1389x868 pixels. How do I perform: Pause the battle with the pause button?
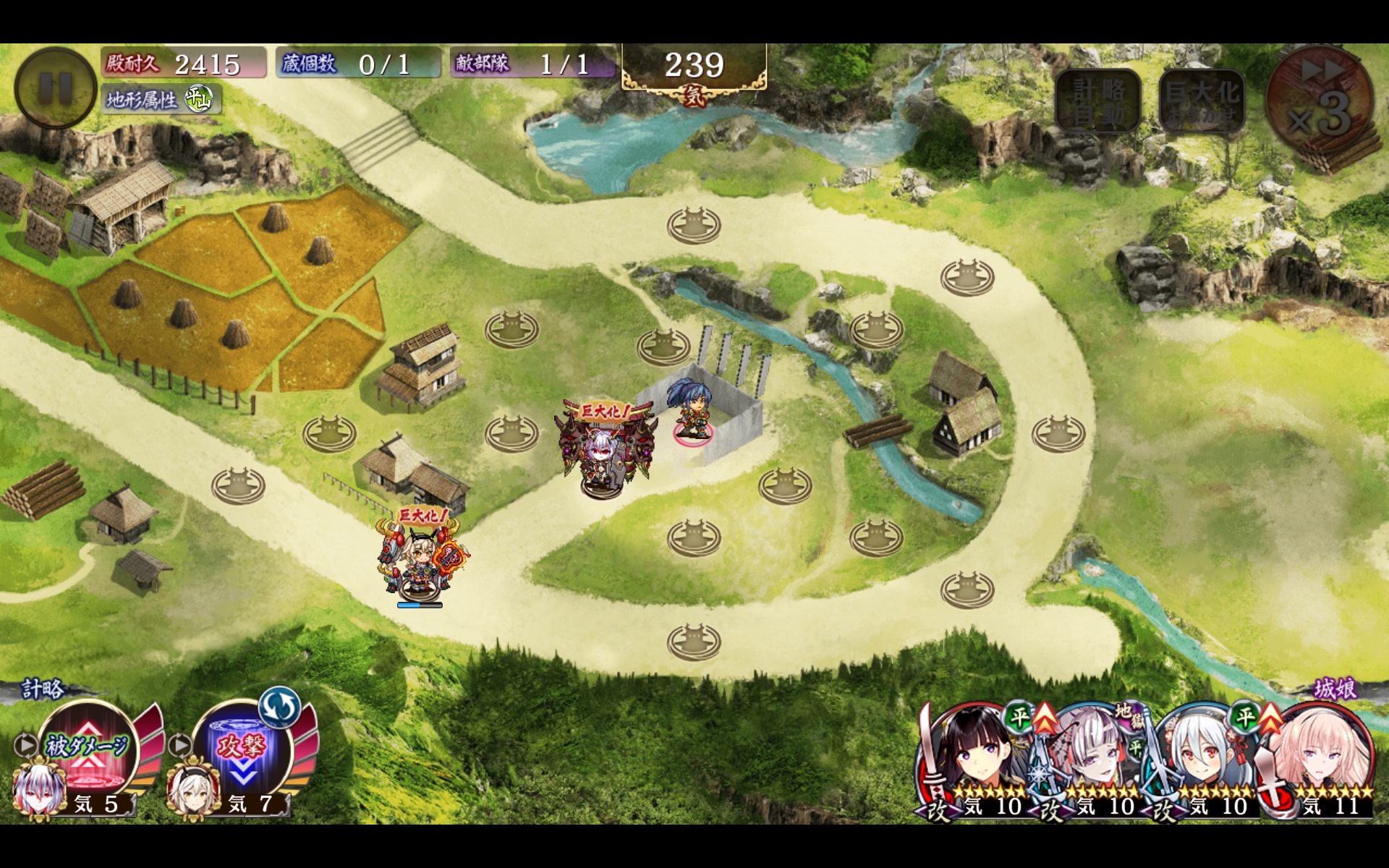pos(55,88)
